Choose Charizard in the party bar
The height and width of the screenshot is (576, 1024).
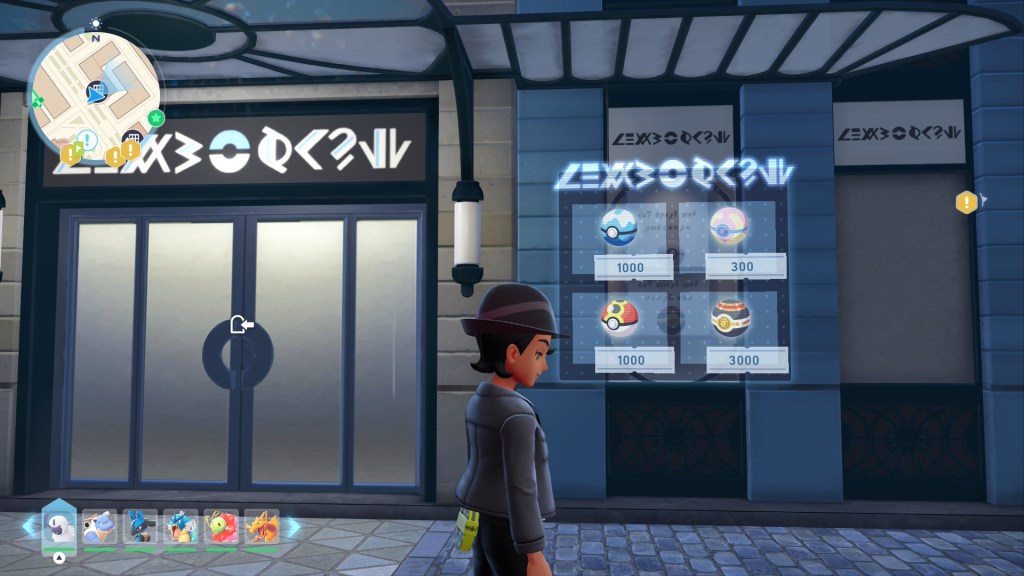point(261,526)
